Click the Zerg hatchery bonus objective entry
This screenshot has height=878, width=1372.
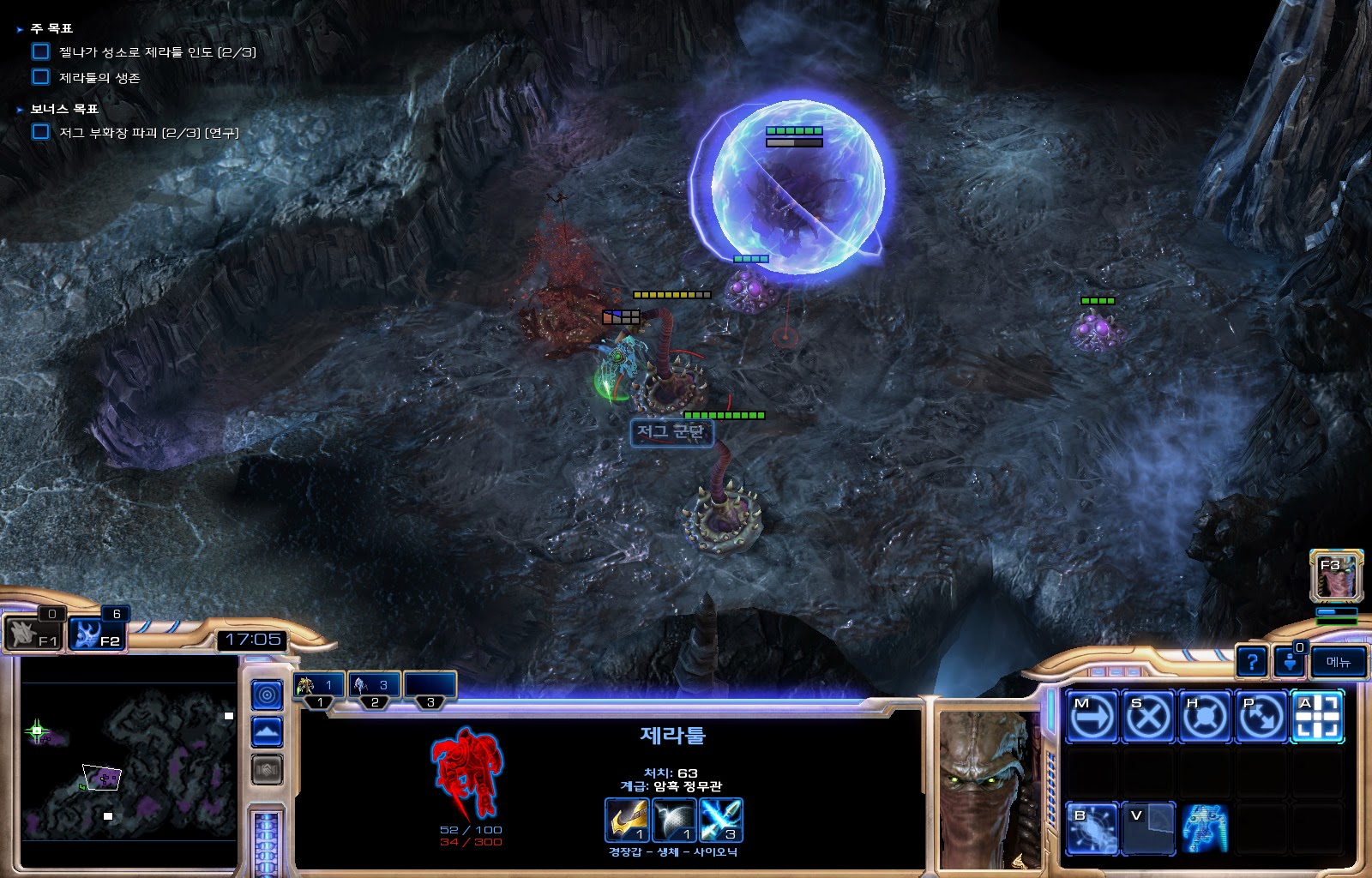tap(148, 133)
